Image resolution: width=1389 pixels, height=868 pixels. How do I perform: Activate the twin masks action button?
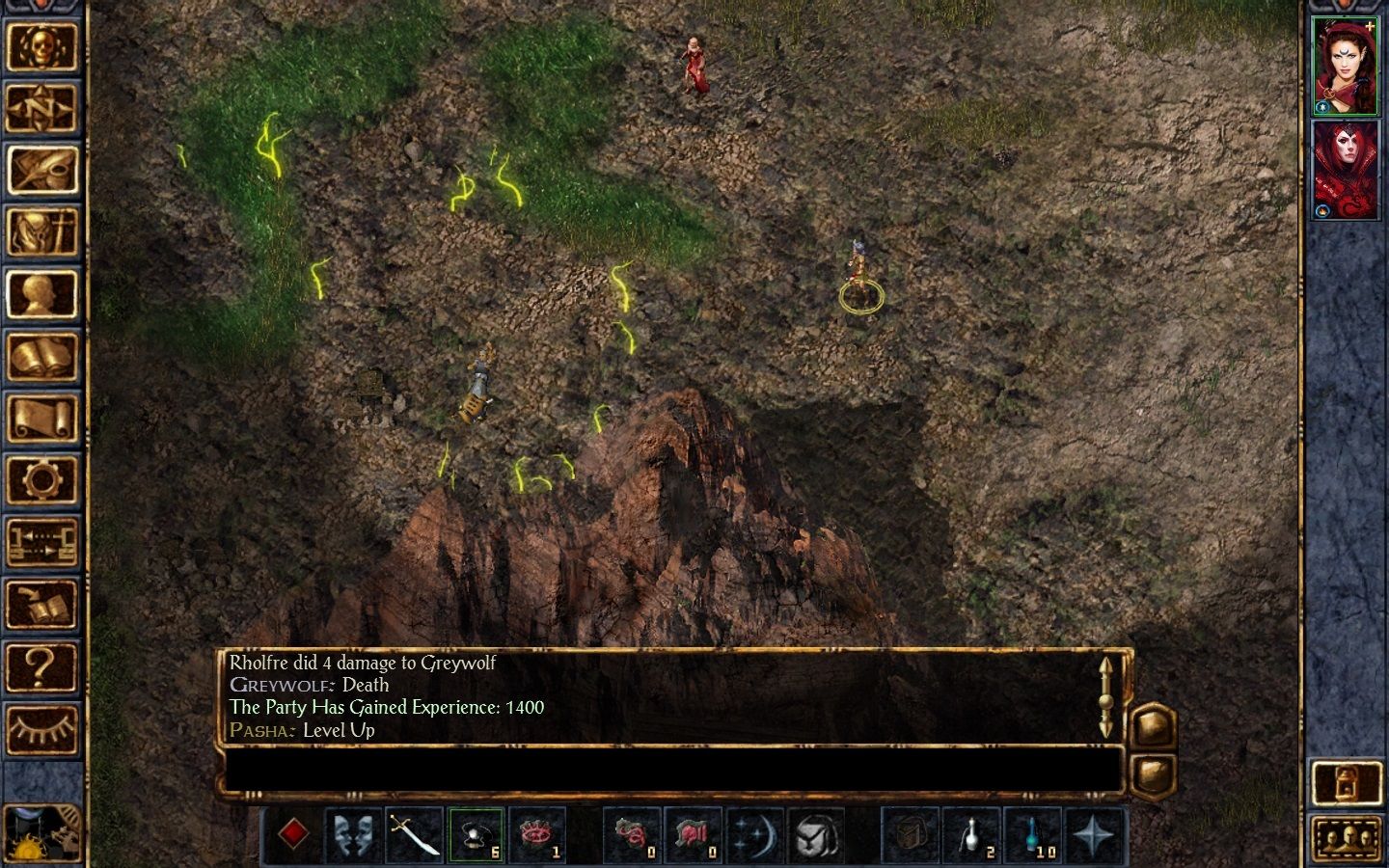pyautogui.click(x=354, y=834)
